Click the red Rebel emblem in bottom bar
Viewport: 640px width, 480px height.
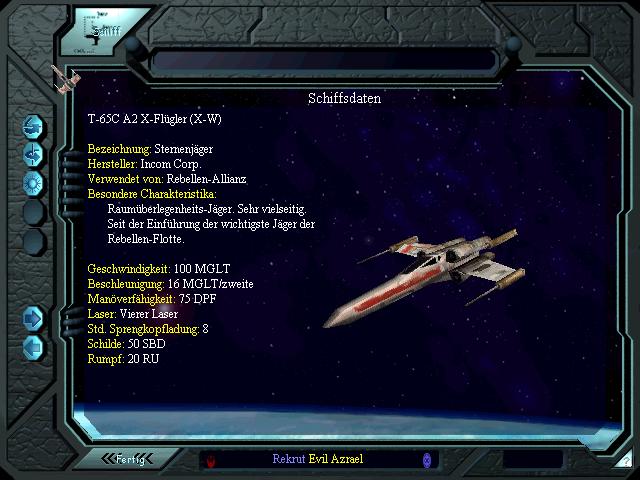point(211,460)
